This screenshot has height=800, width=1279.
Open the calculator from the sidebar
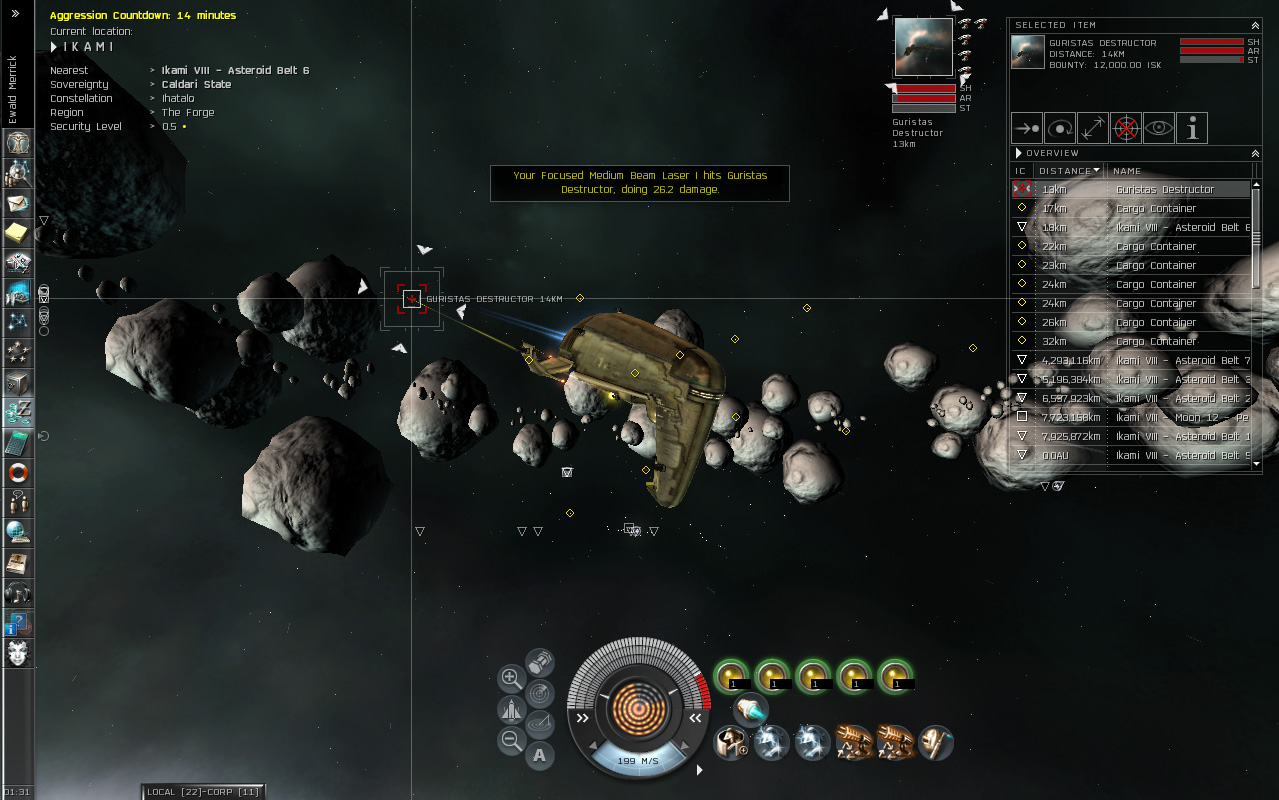point(18,442)
